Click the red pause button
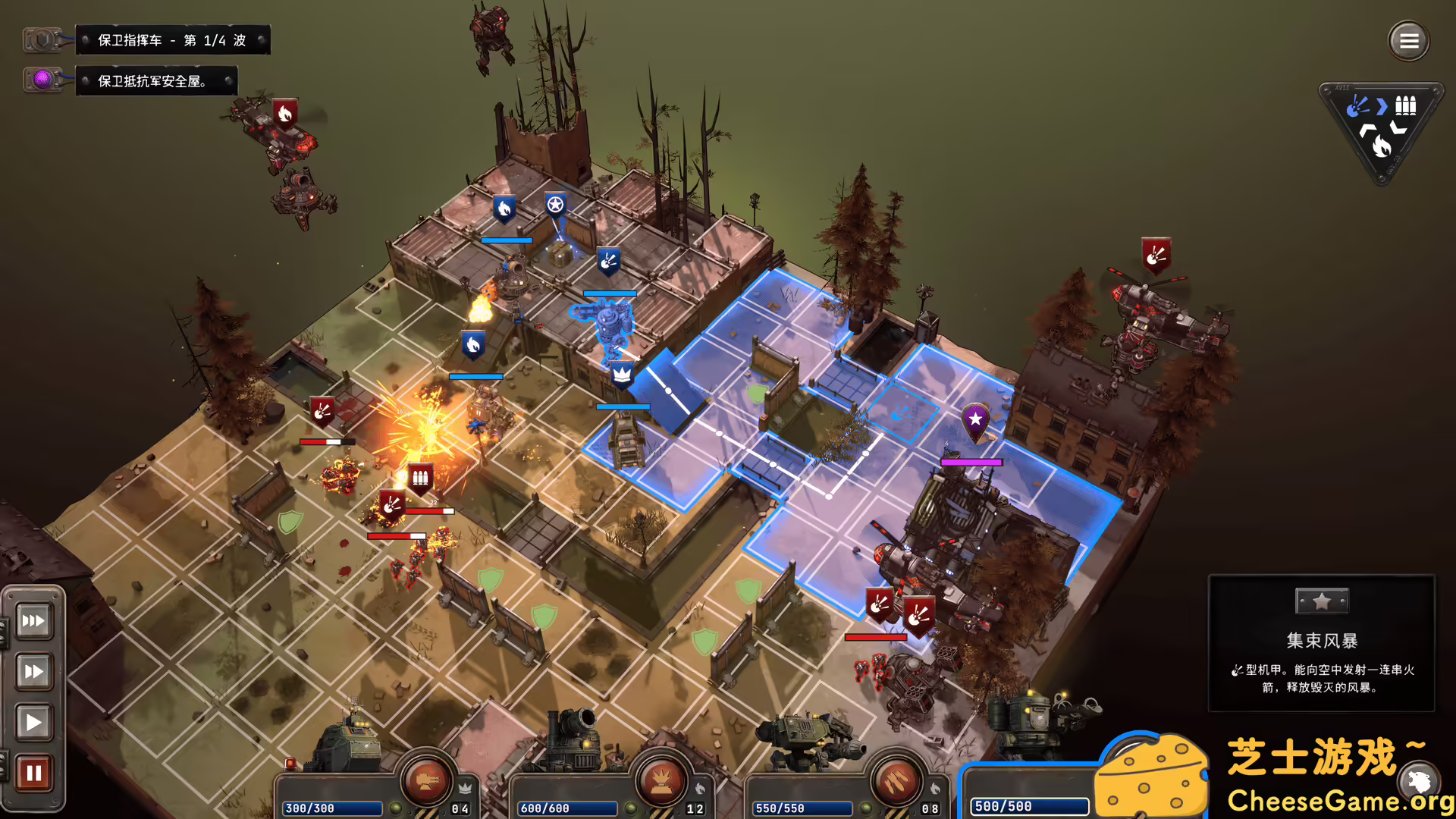Image resolution: width=1456 pixels, height=819 pixels. 33,773
